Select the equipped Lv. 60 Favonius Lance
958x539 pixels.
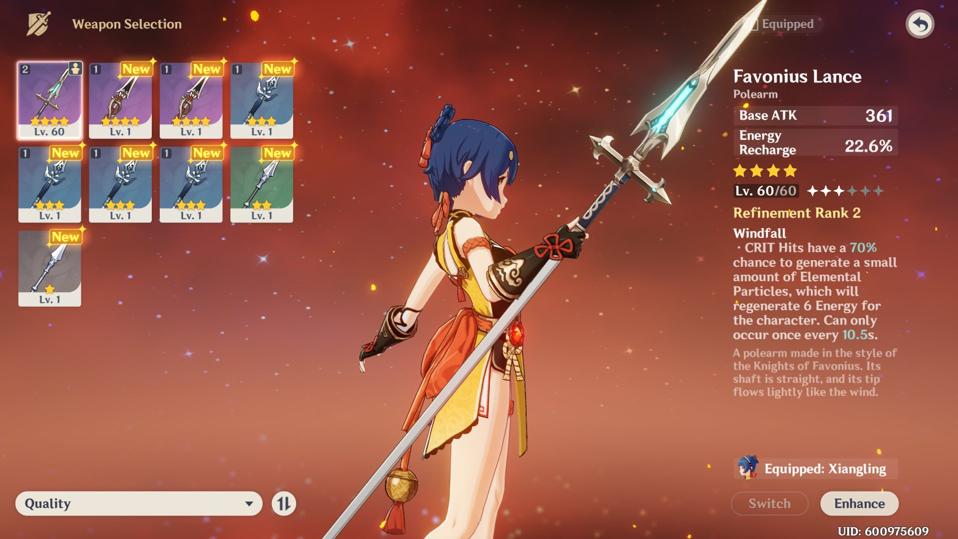click(x=50, y=100)
